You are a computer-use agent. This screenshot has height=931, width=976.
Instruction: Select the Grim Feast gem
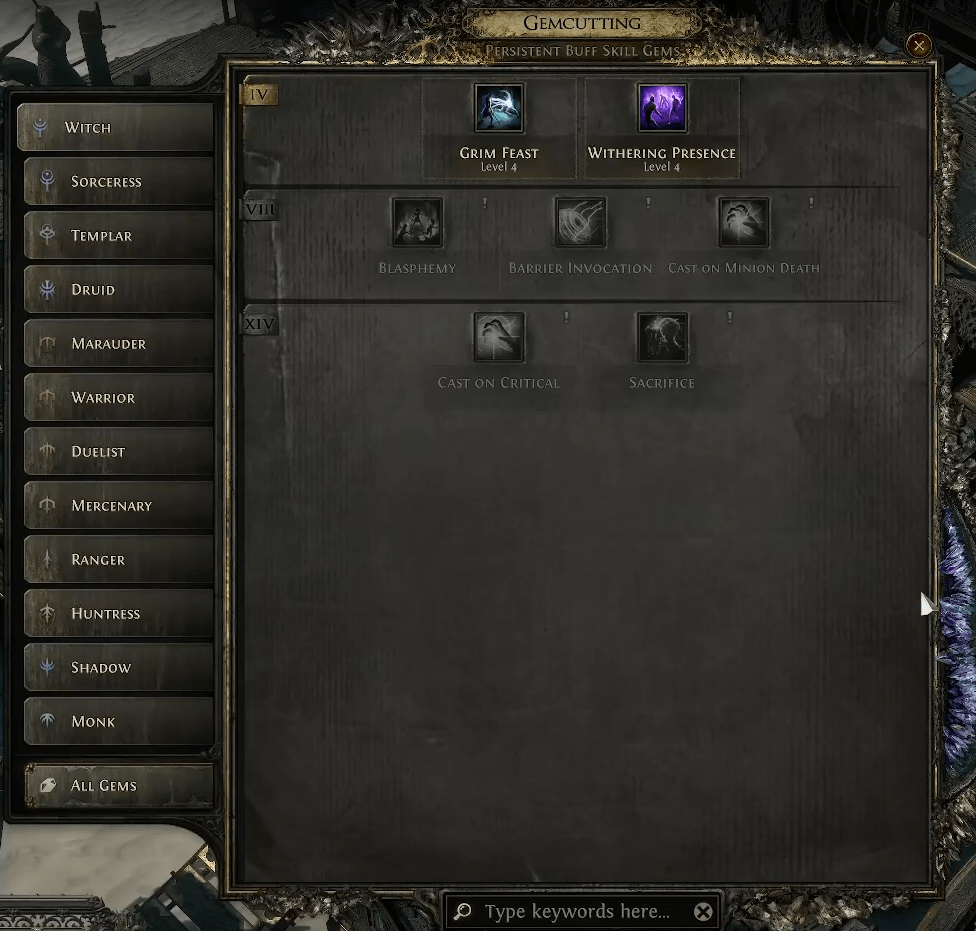click(x=499, y=108)
